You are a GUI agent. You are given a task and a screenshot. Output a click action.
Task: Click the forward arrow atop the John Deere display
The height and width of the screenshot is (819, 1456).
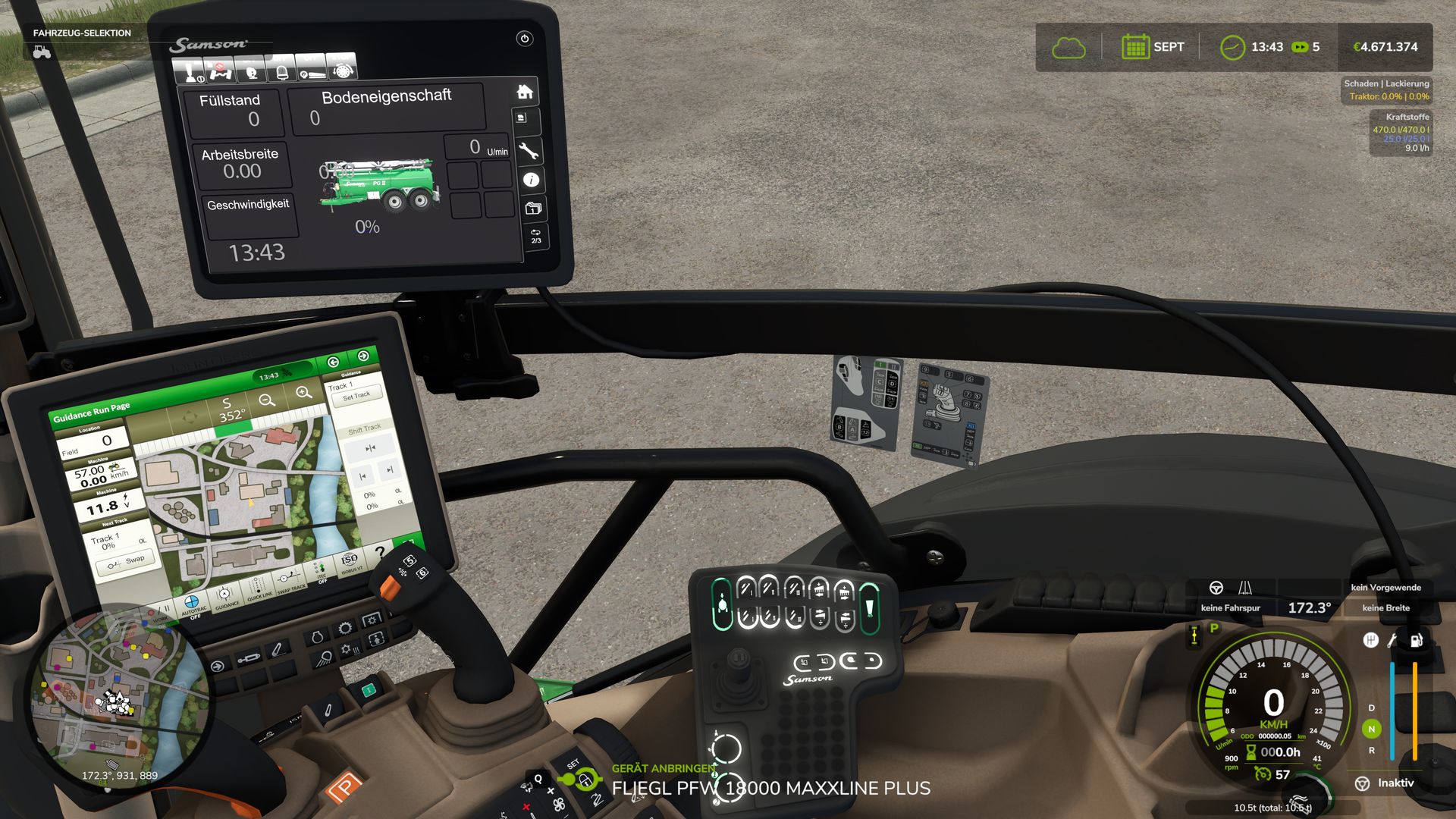pos(364,356)
